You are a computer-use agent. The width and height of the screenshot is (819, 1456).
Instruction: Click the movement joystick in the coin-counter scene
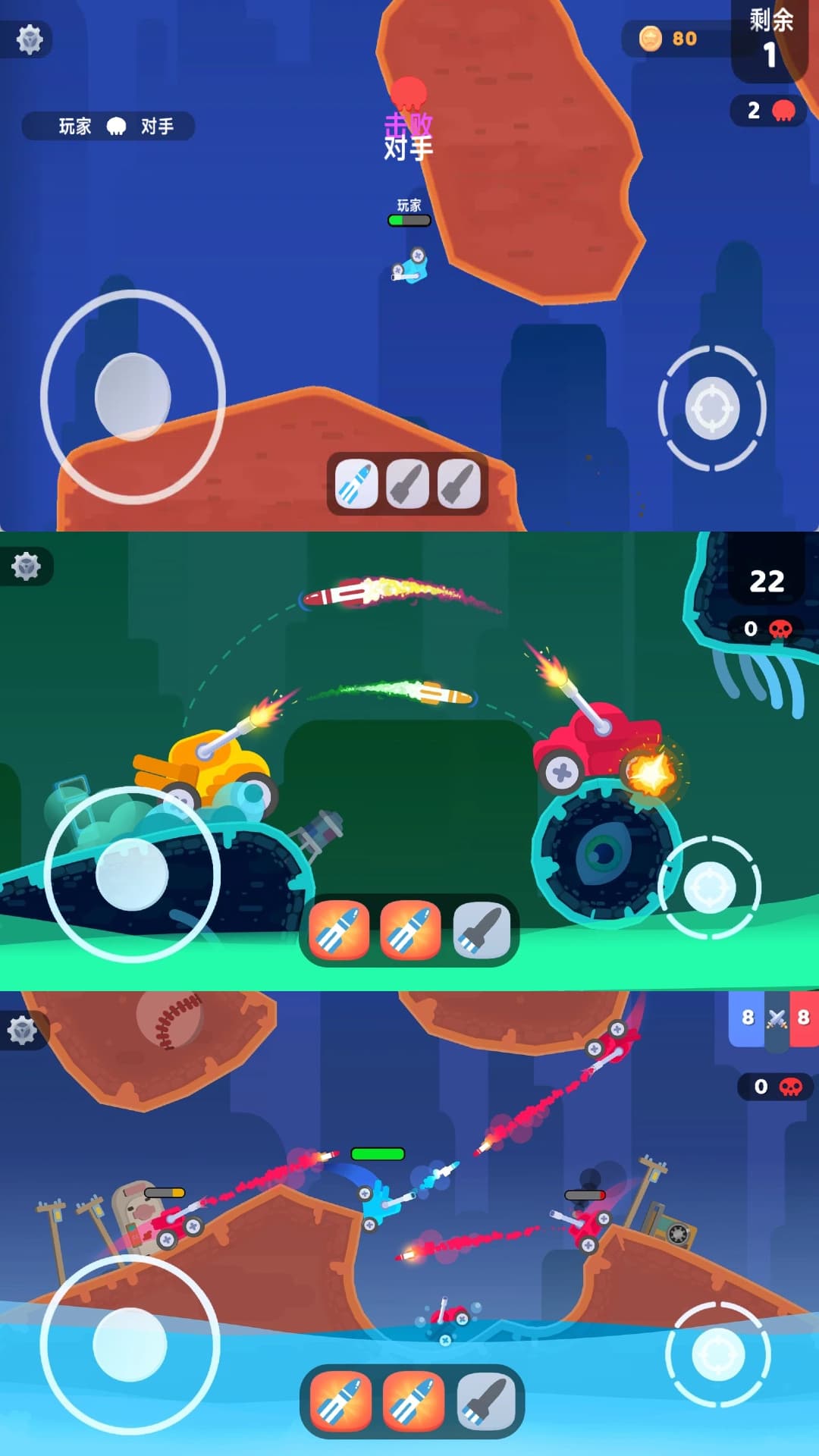coord(133,397)
